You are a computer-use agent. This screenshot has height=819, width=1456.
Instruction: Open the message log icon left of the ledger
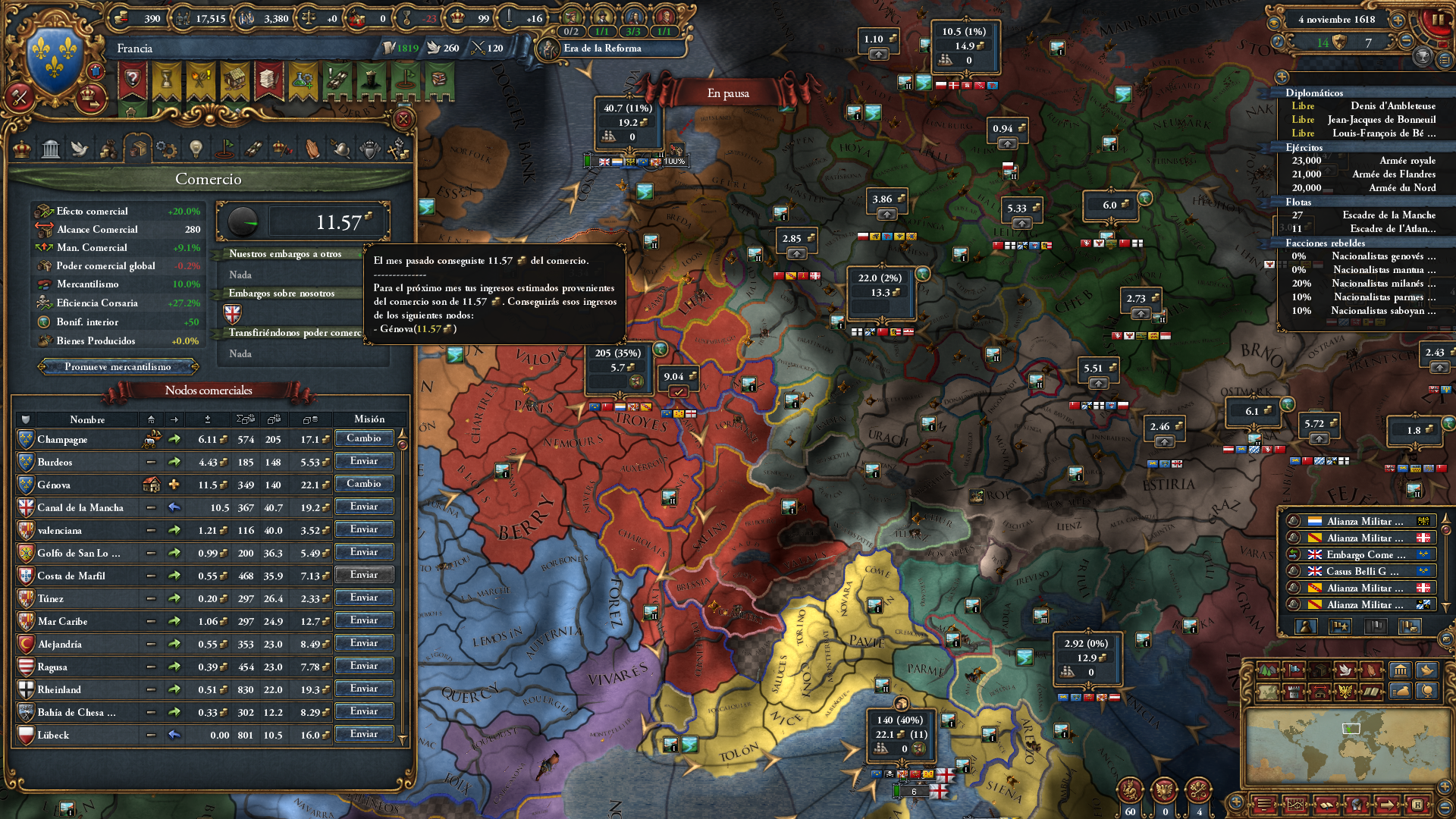(x=1263, y=806)
